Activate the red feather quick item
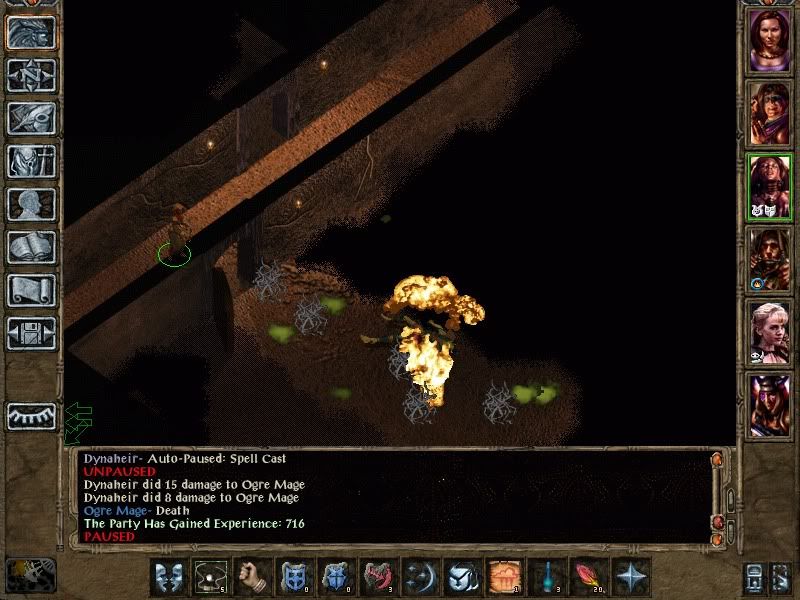The height and width of the screenshot is (600, 800). (x=587, y=578)
